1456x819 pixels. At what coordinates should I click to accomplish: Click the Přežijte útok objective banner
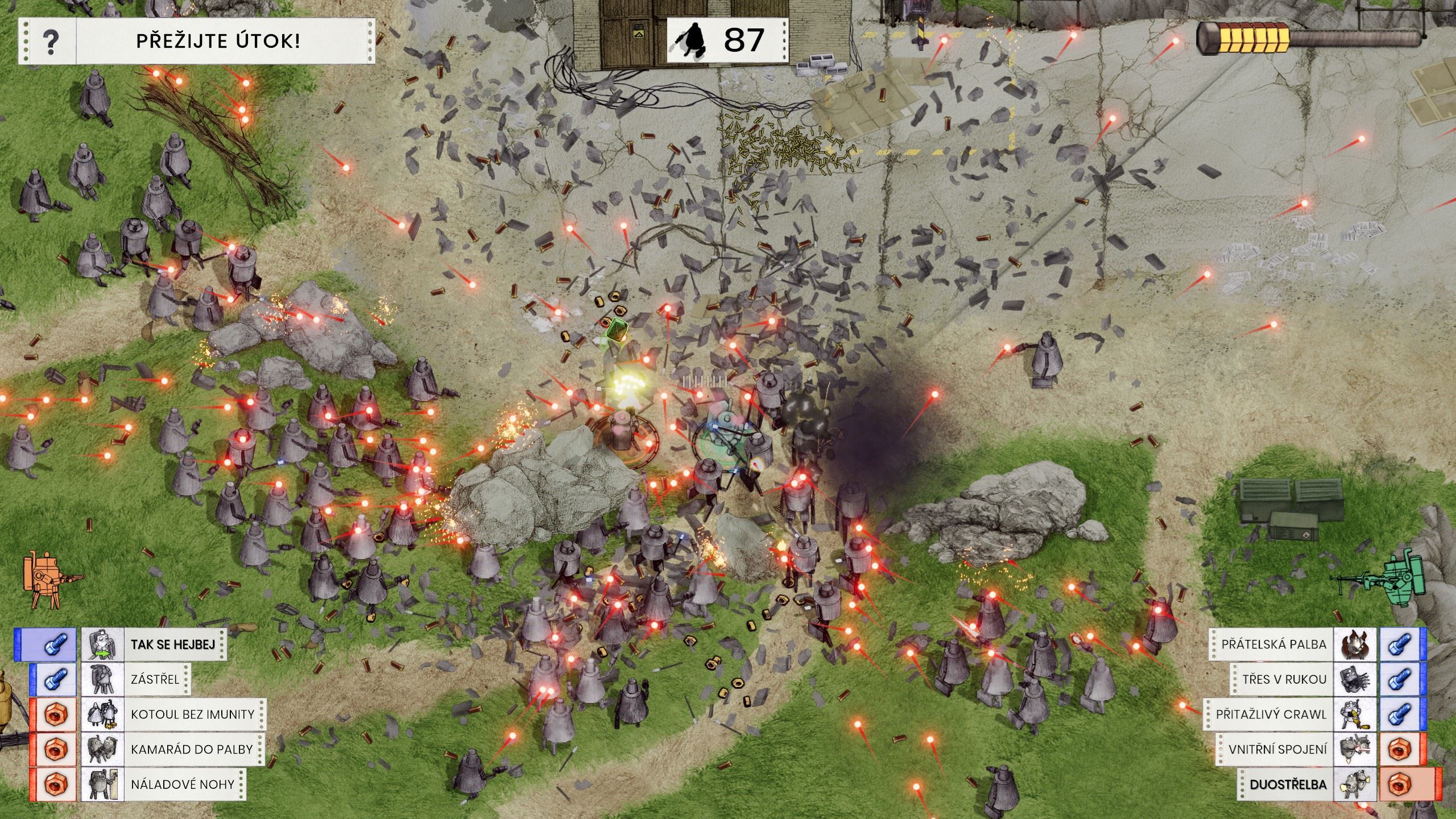(x=218, y=41)
